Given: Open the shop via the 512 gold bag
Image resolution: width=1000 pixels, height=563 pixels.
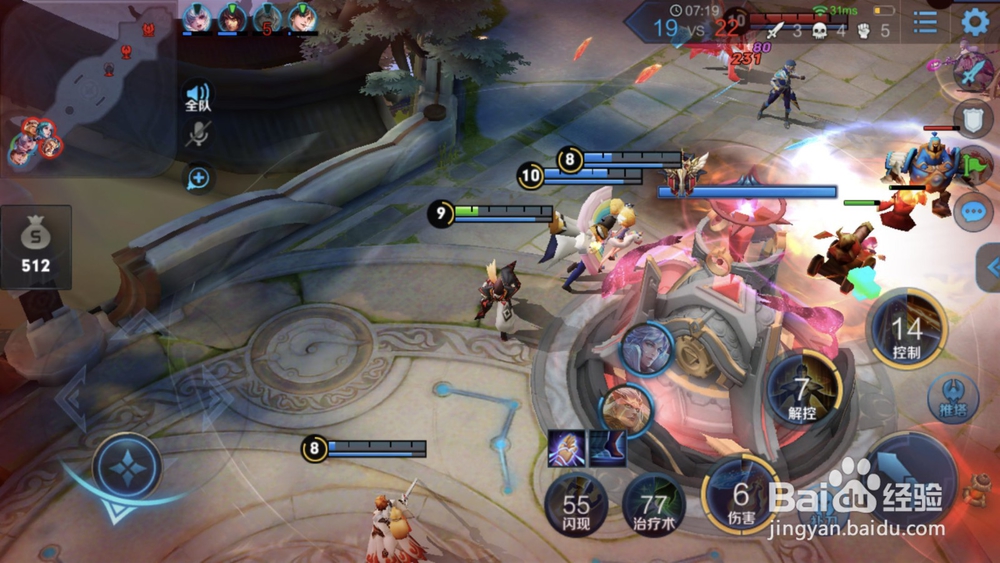Looking at the screenshot, I should tap(37, 246).
